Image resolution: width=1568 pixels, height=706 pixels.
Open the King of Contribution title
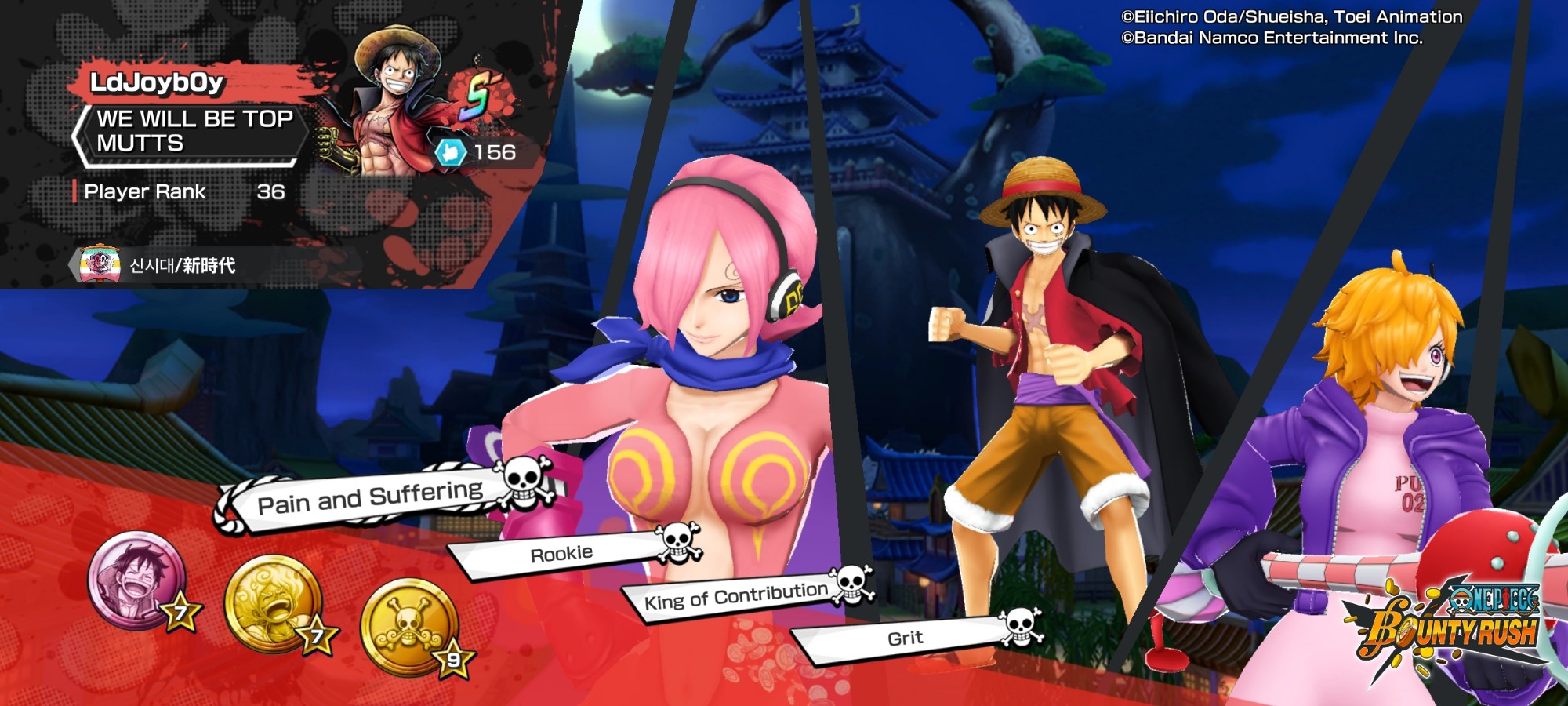click(x=735, y=597)
